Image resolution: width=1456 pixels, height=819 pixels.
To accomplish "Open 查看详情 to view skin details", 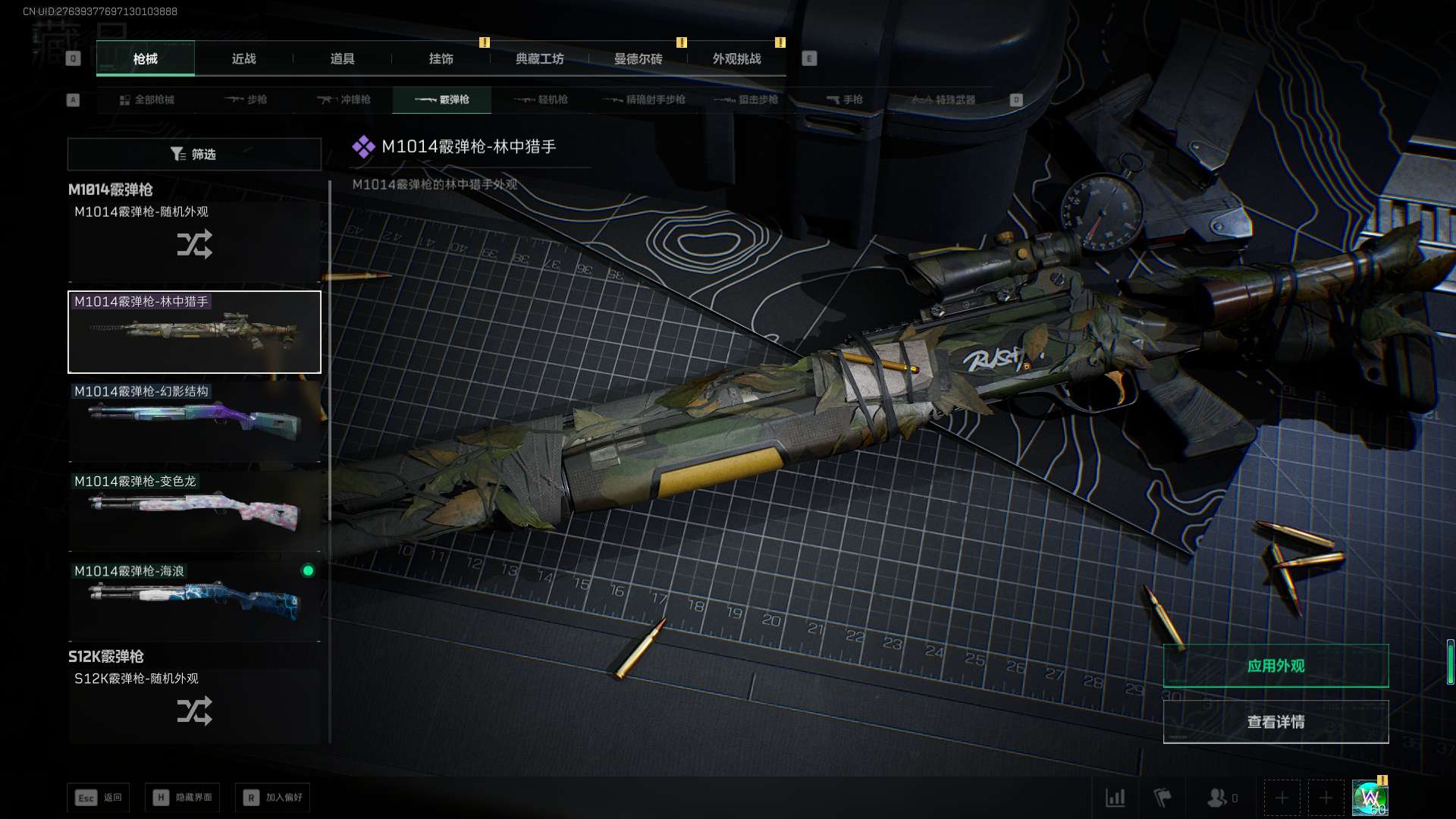I will (x=1276, y=722).
